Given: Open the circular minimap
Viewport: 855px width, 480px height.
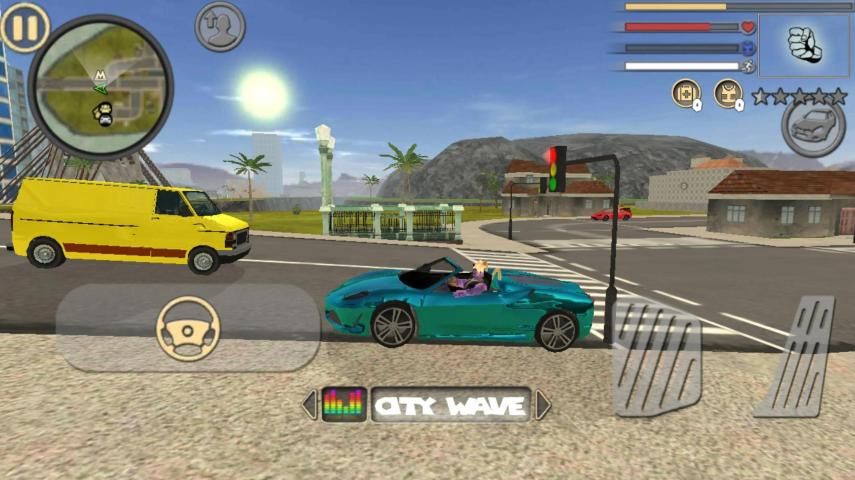Looking at the screenshot, I should tap(100, 86).
